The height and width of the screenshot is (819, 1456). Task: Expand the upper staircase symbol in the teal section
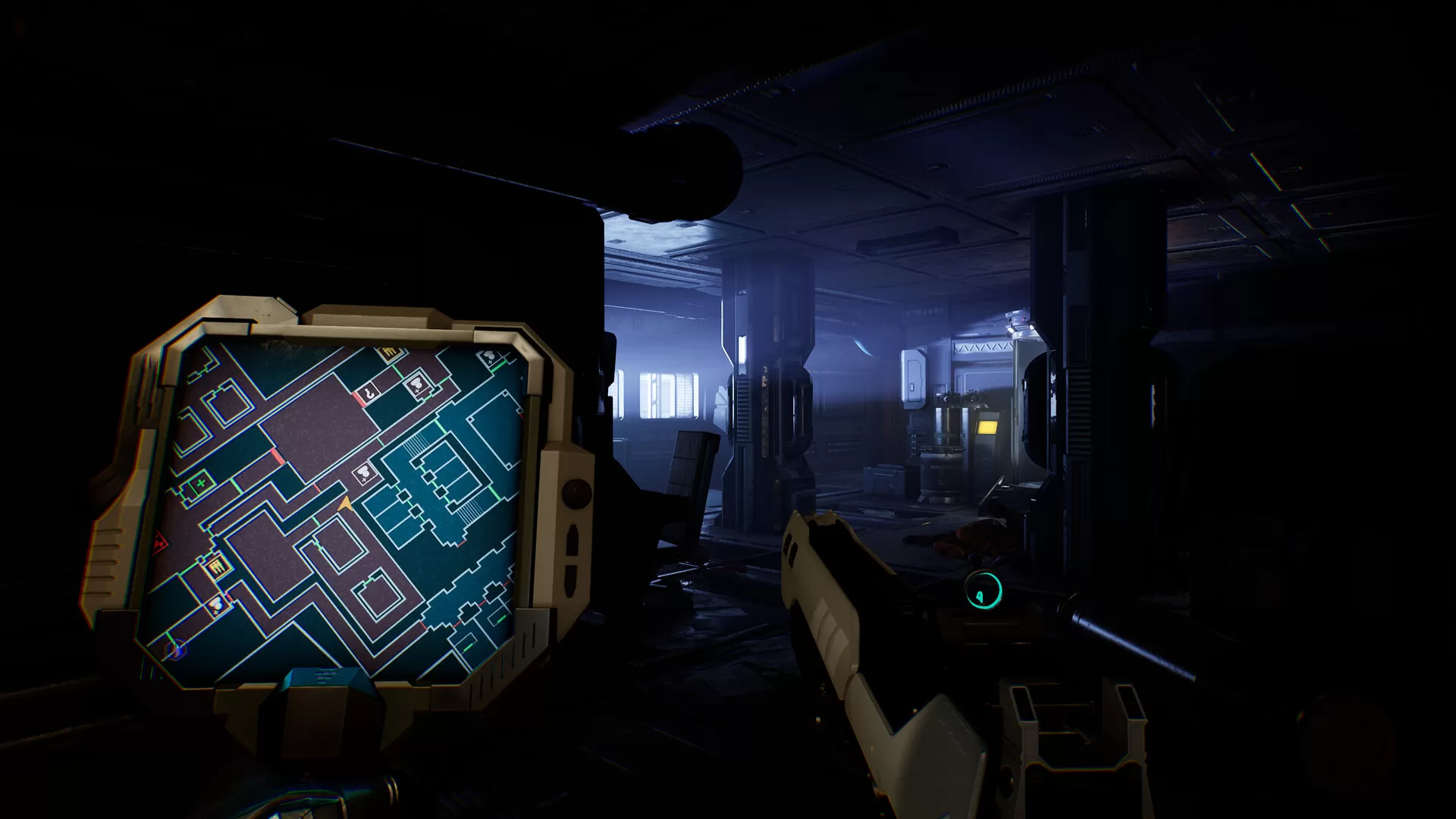417,442
